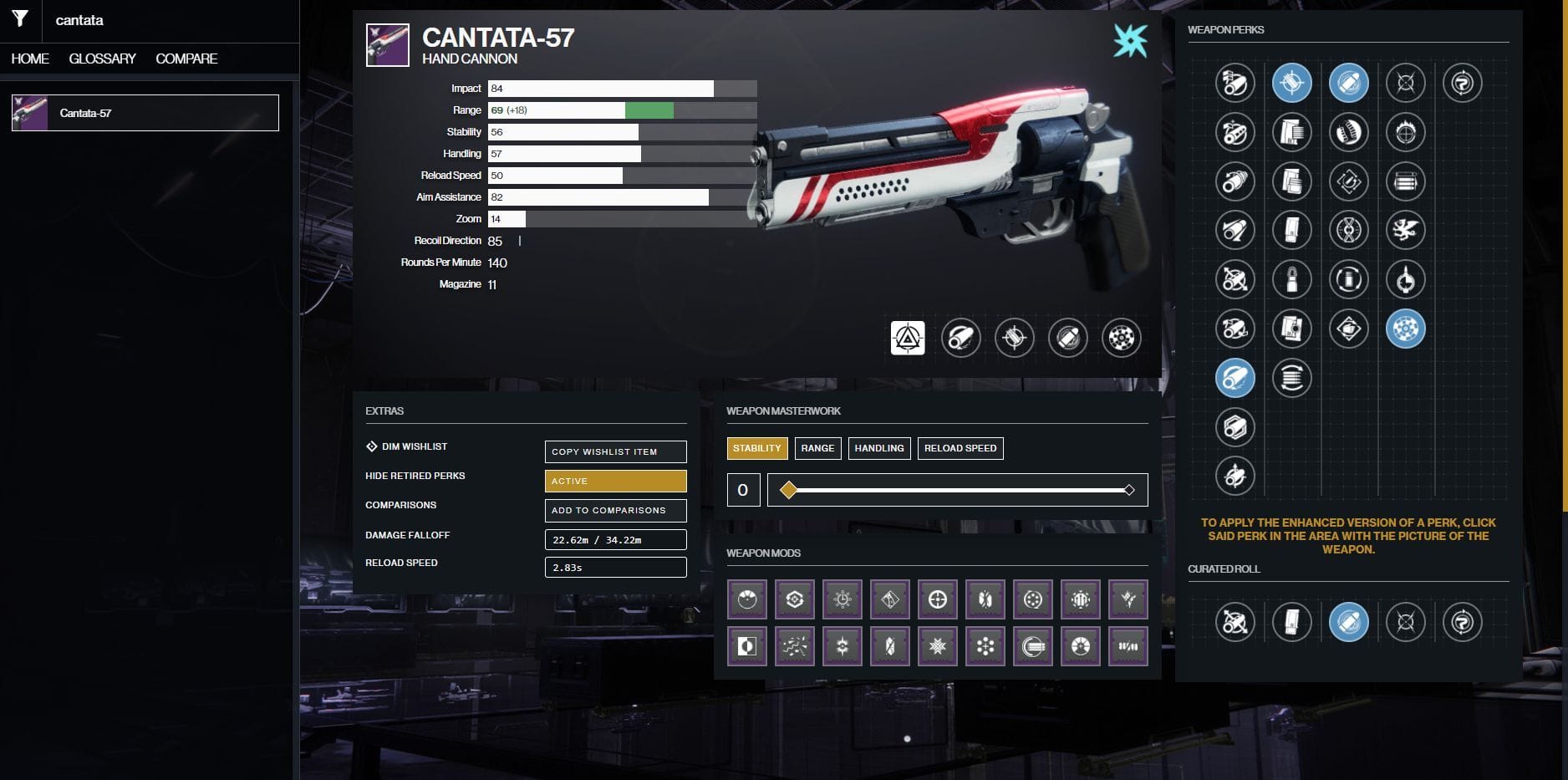Toggle ACTIVE for Hide Retired Perks
The width and height of the screenshot is (1568, 780).
pyautogui.click(x=614, y=481)
